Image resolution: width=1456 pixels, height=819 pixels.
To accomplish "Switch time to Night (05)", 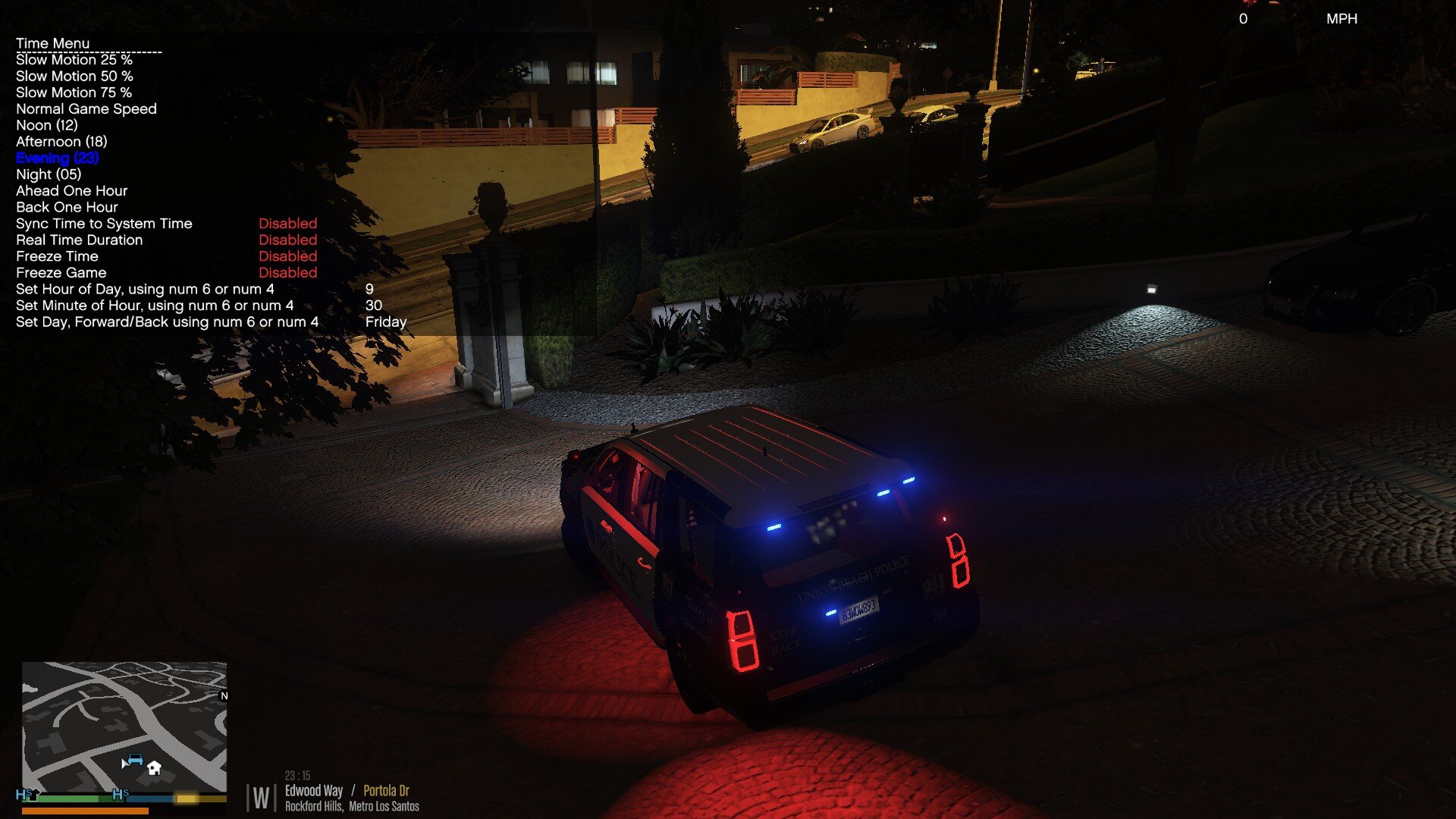I will 49,174.
